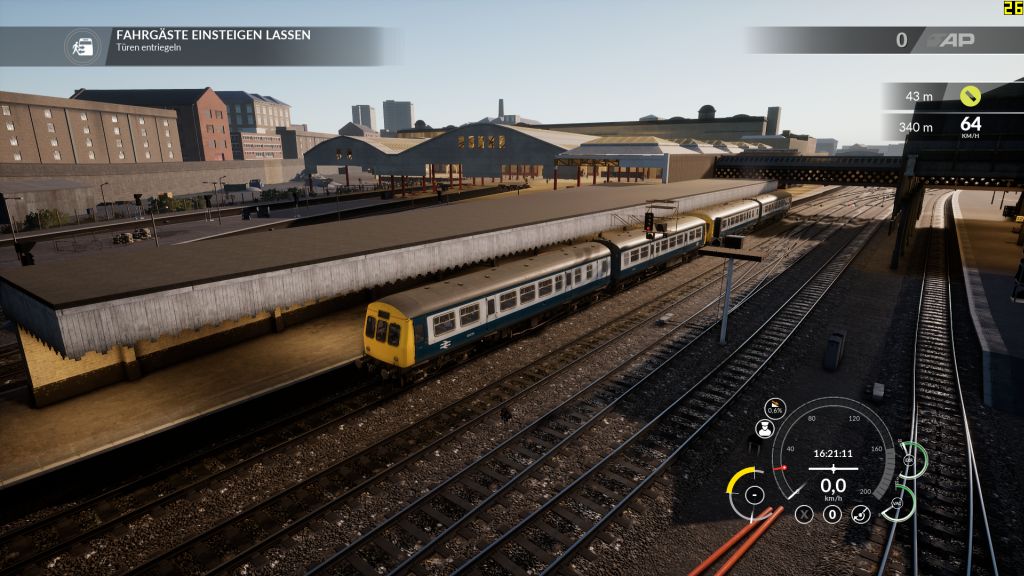Viewport: 1024px width, 576px height.
Task: Select the yellow throttle gauge's minus button
Action: pos(754,494)
